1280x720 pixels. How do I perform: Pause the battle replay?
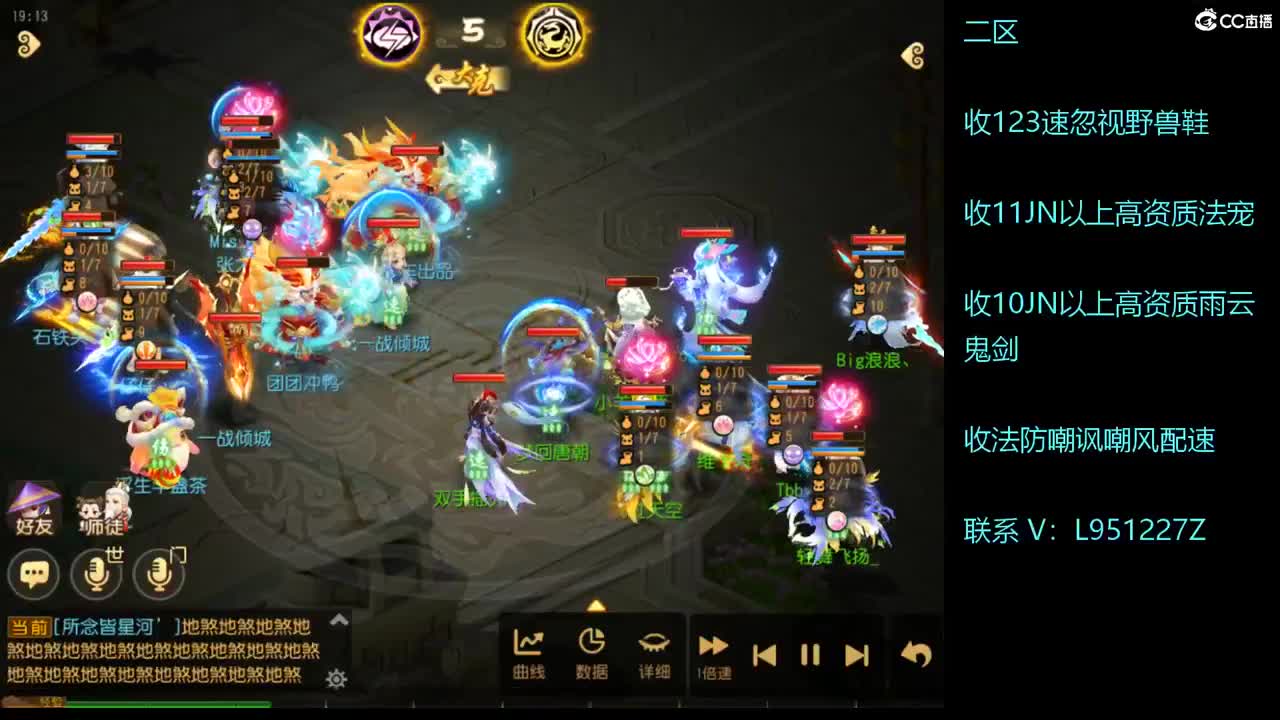tap(809, 655)
